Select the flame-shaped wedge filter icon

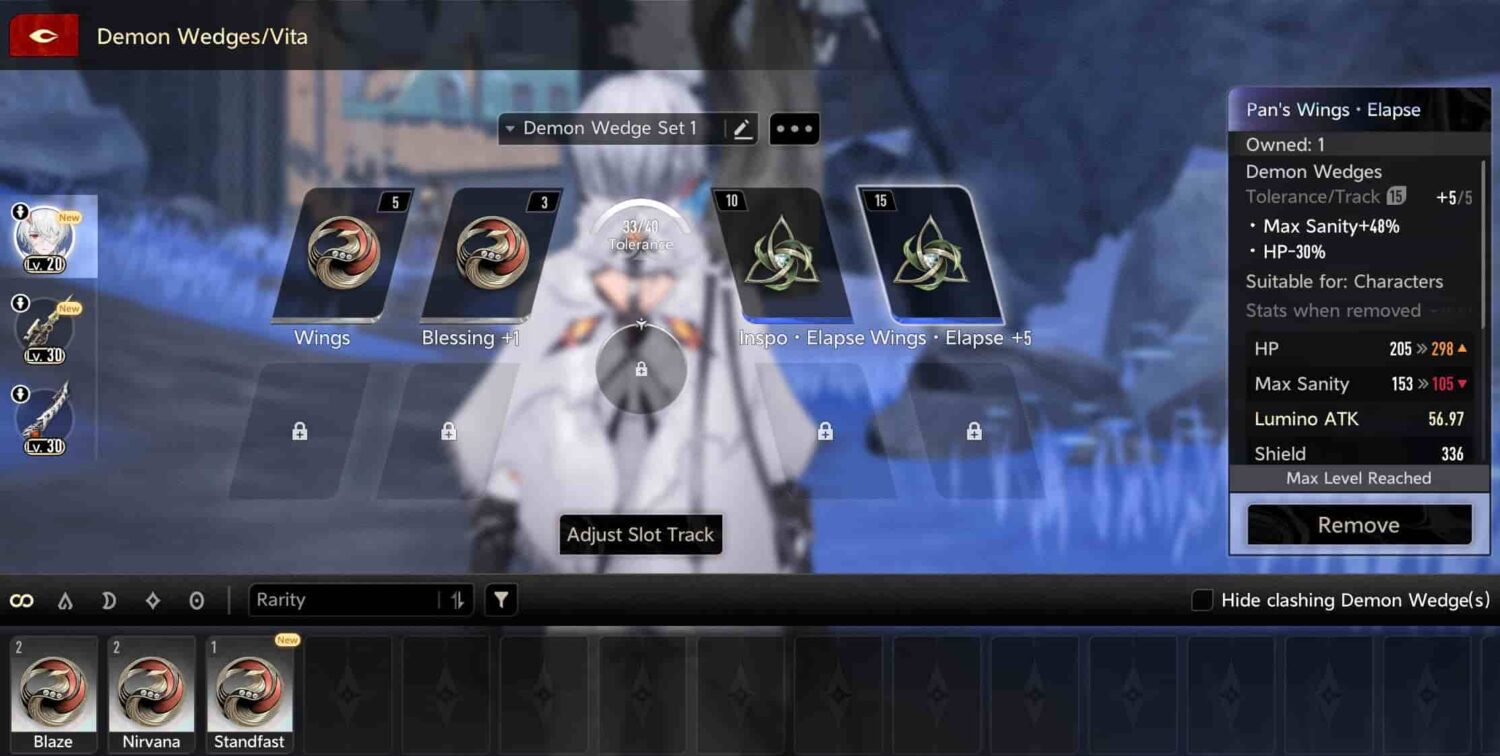point(66,600)
